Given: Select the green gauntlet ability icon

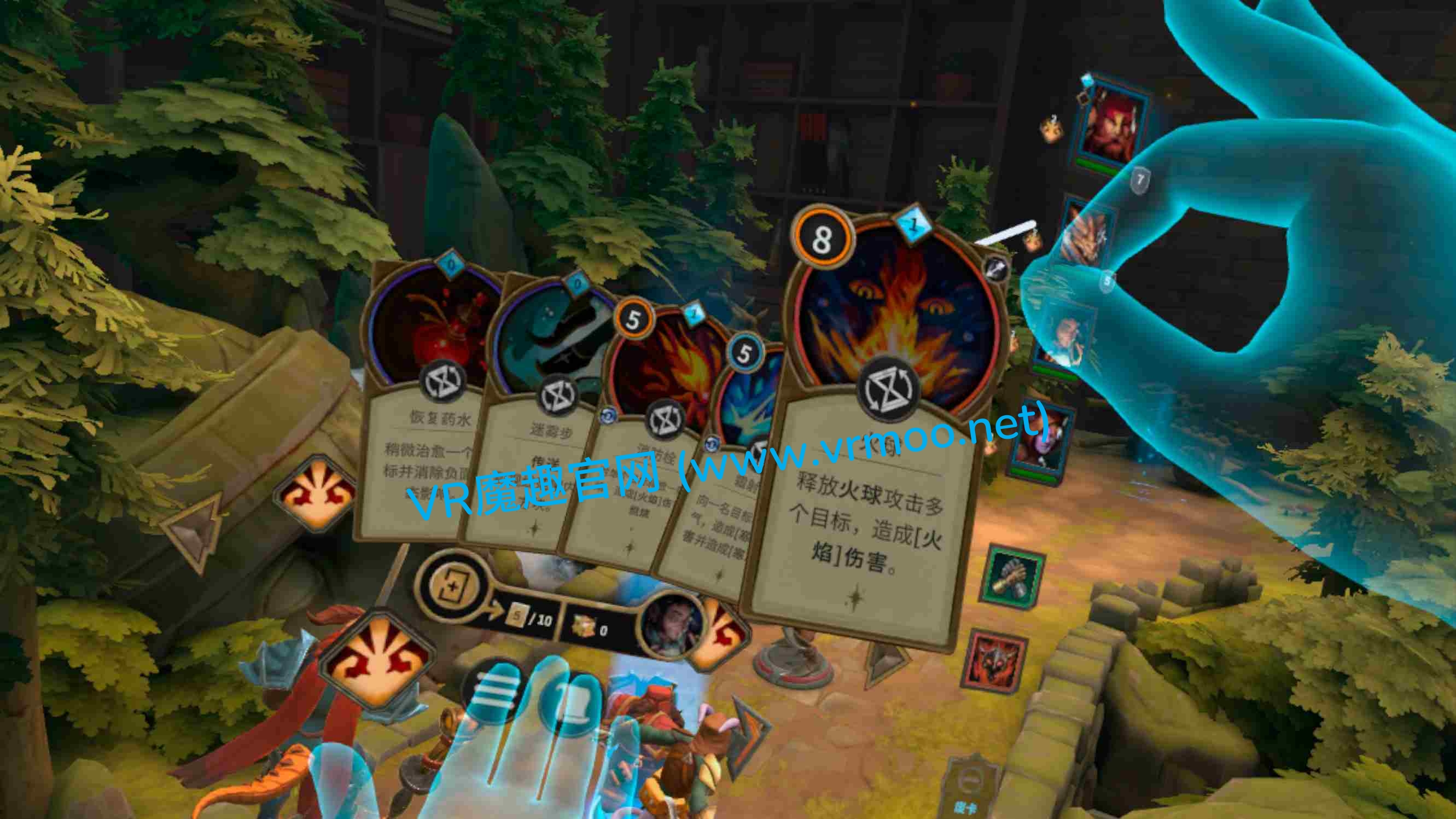Looking at the screenshot, I should pyautogui.click(x=1015, y=577).
